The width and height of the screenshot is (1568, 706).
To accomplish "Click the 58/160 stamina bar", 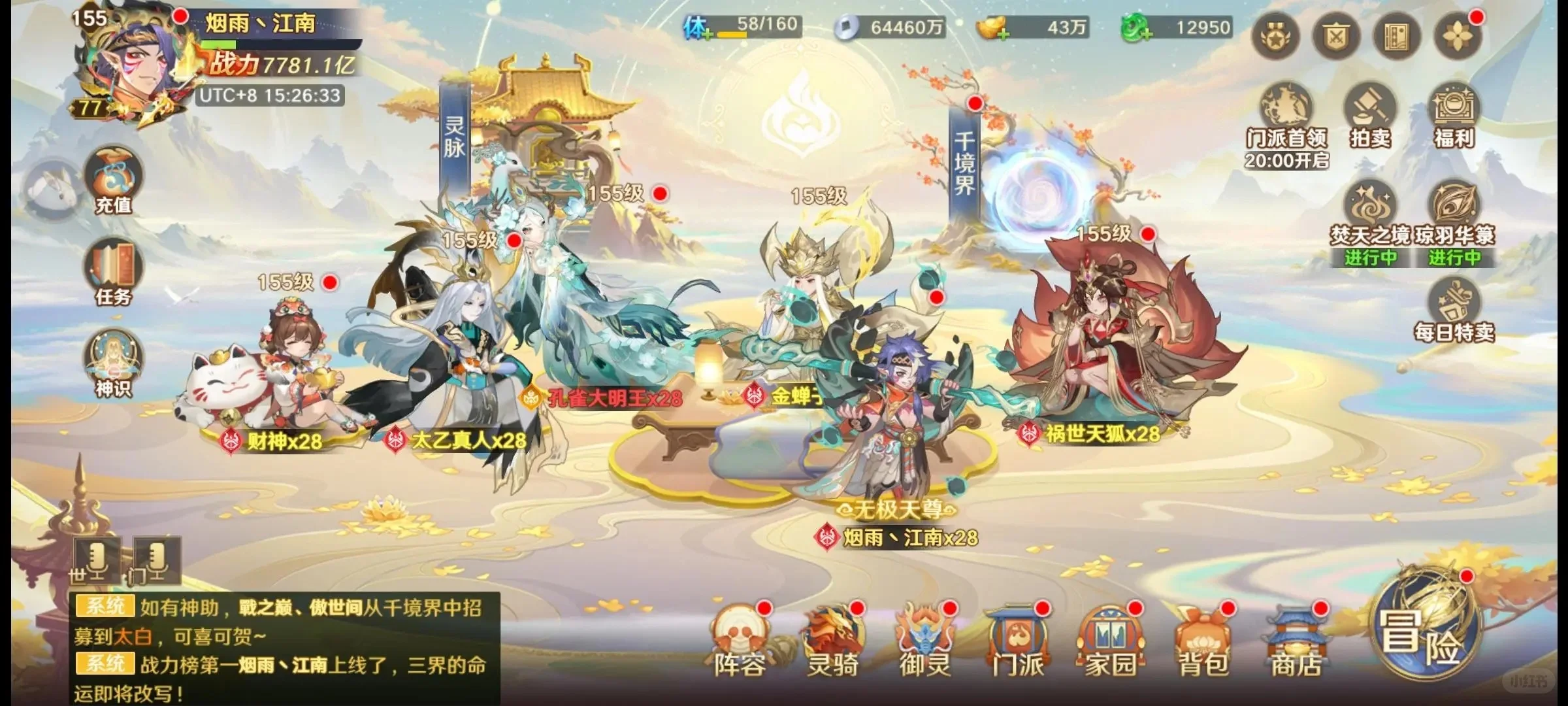I will click(758, 26).
